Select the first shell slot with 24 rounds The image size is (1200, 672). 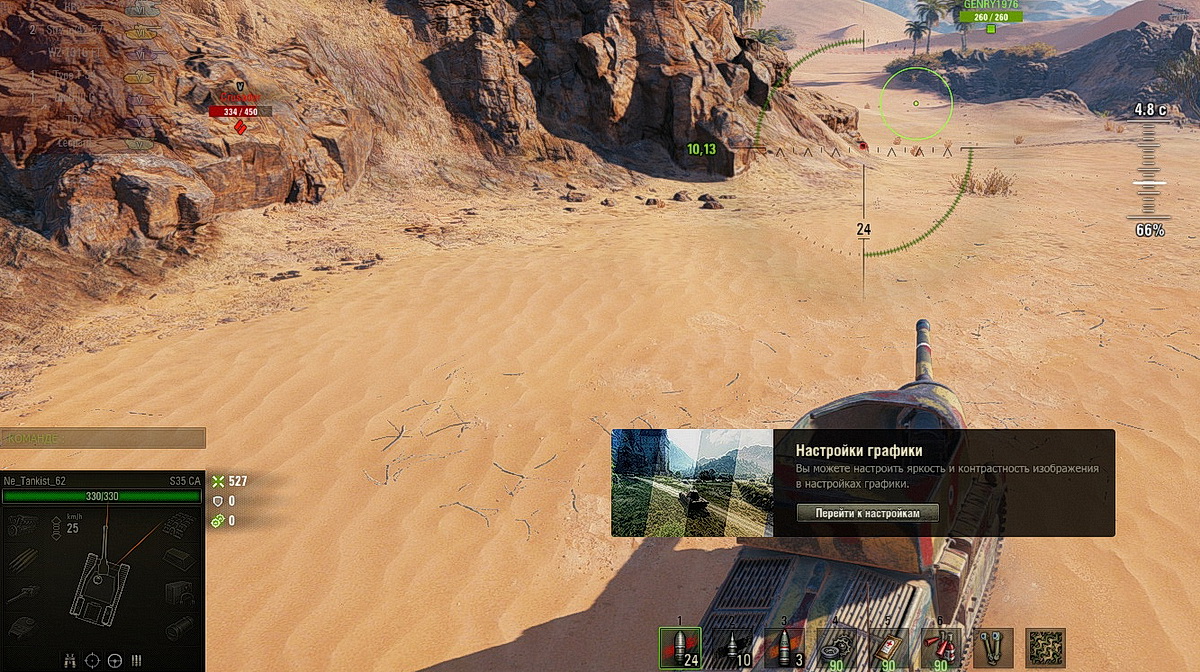(x=680, y=648)
